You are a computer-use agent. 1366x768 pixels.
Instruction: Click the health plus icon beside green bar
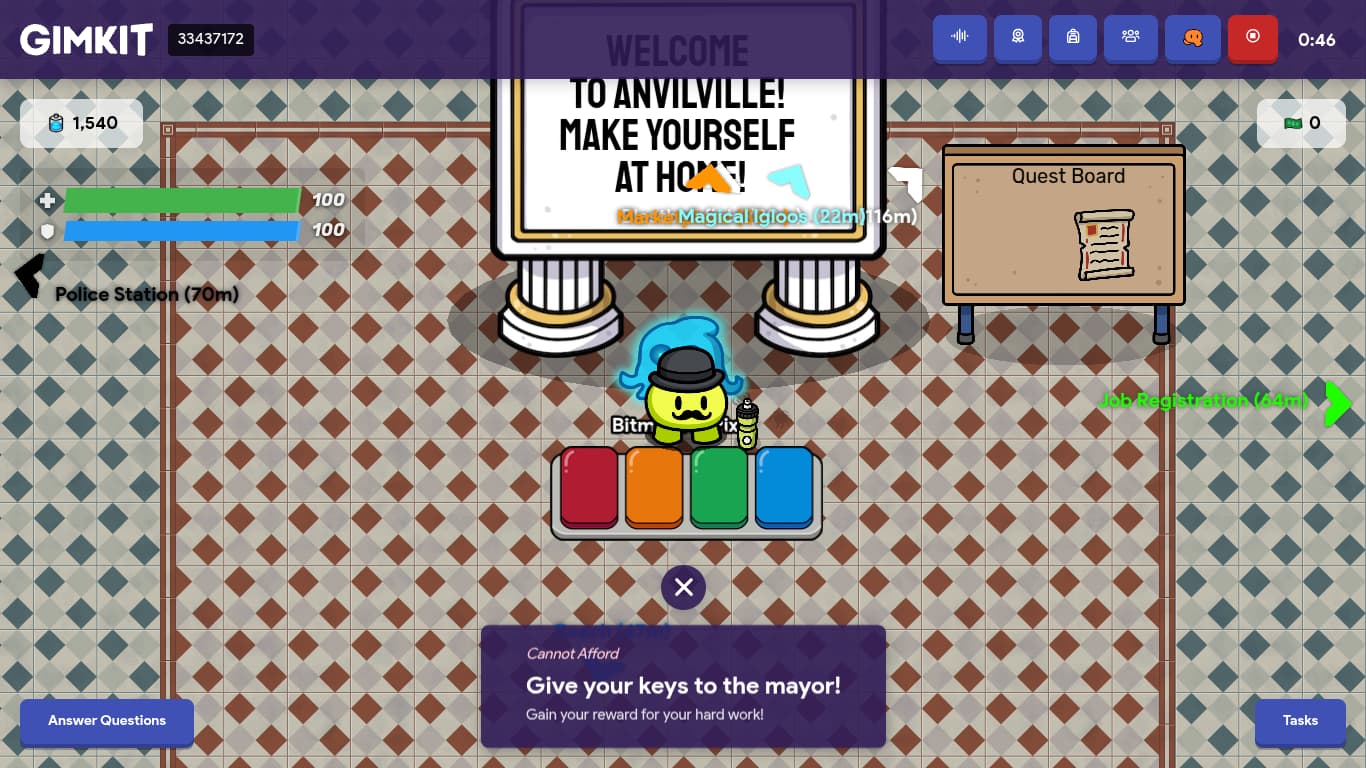point(47,201)
